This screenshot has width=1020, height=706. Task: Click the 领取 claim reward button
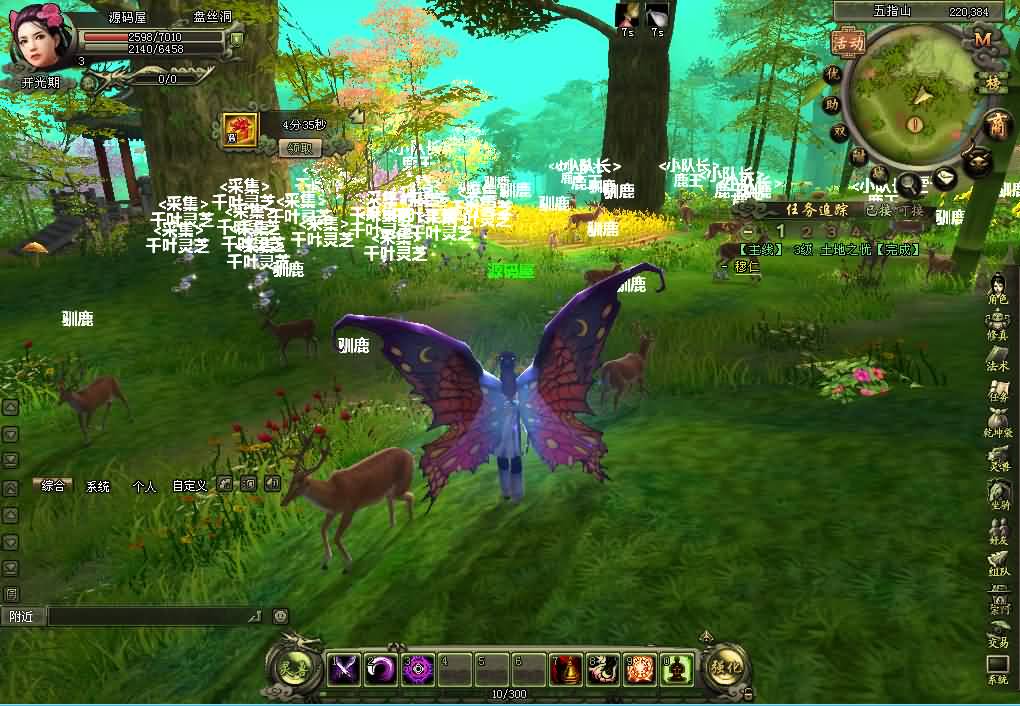[x=304, y=148]
